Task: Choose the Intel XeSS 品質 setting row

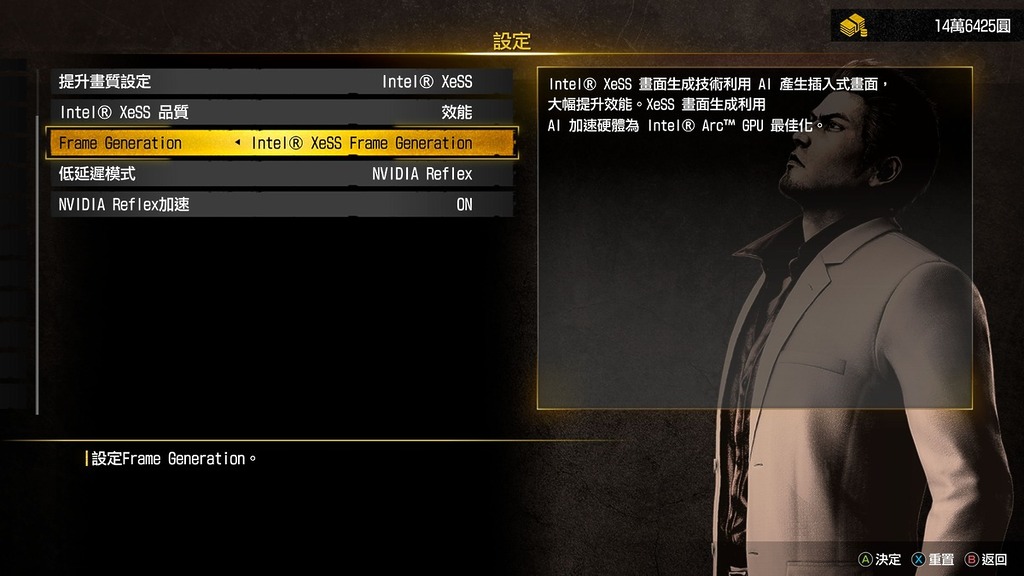Action: click(x=281, y=113)
